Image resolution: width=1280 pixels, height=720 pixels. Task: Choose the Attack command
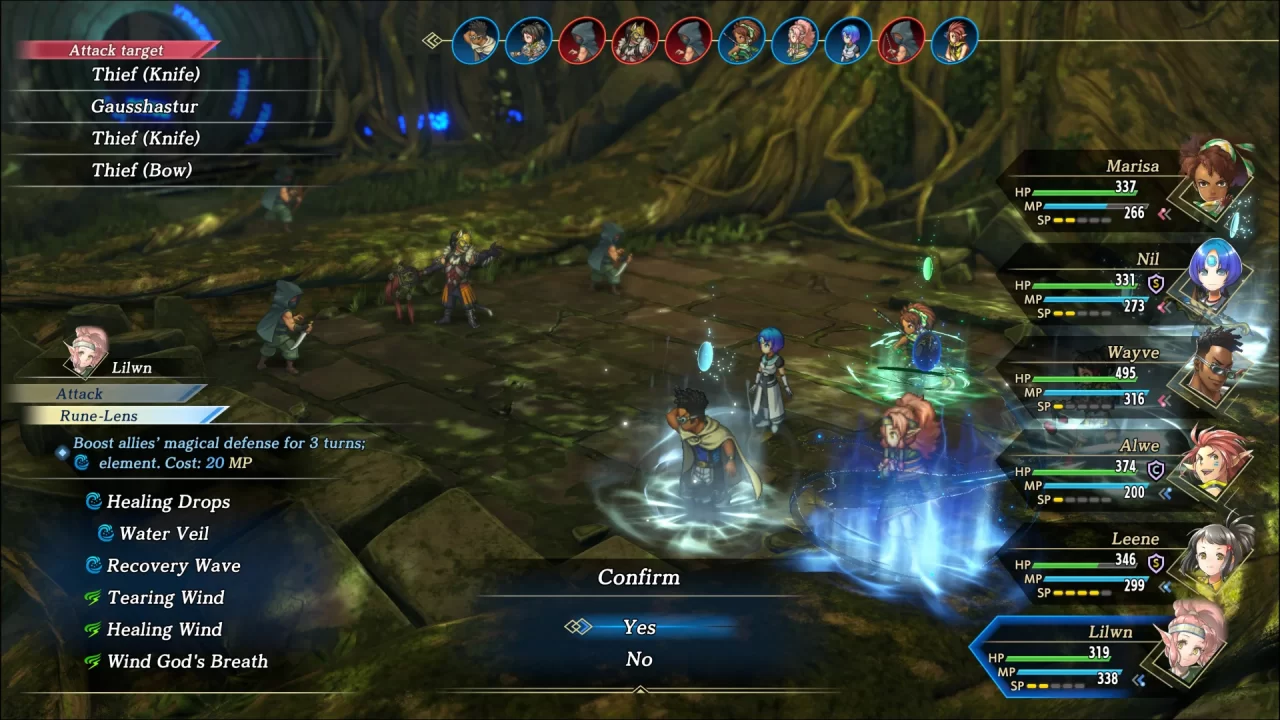[x=80, y=394]
